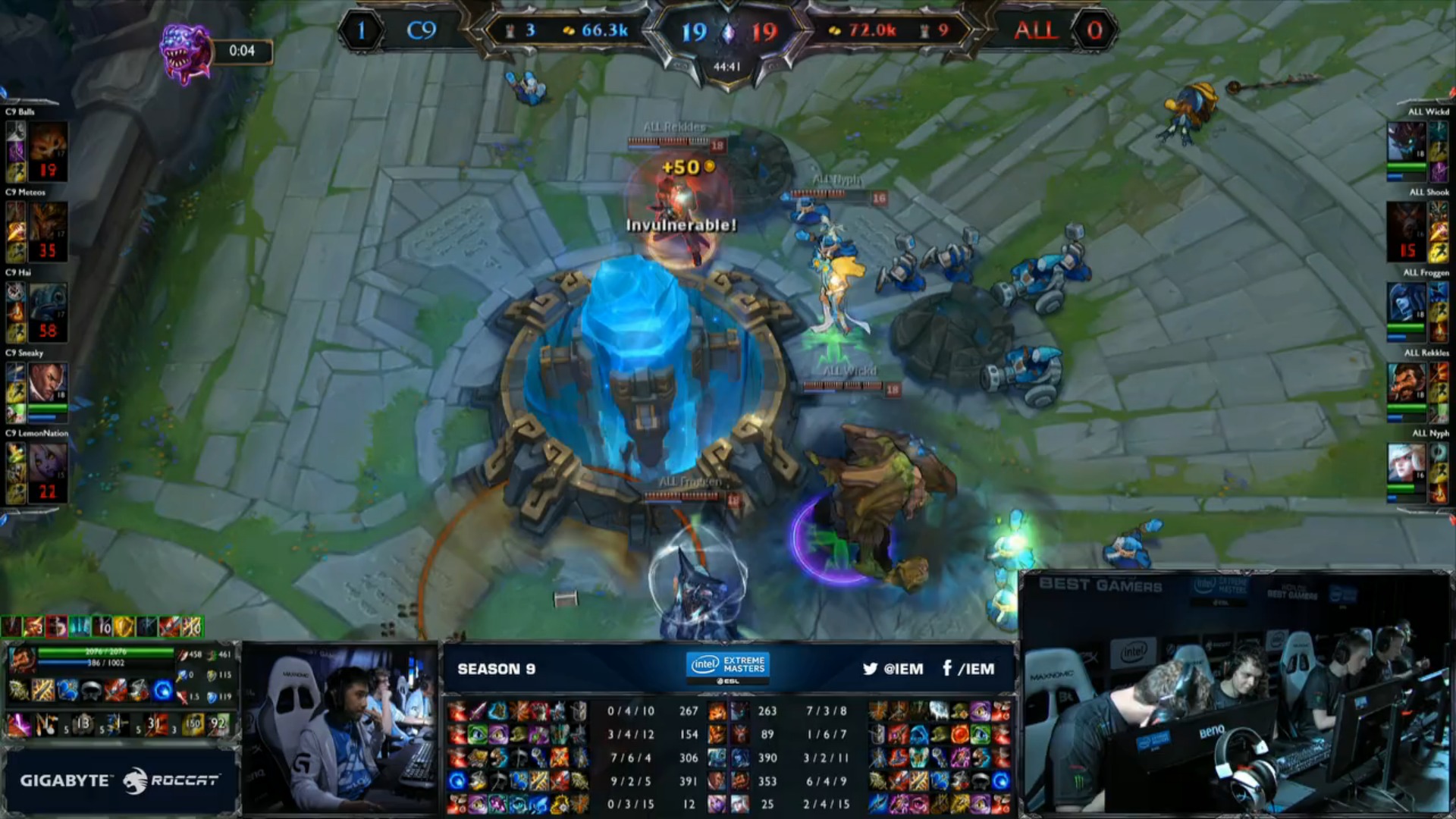Click the armor shield icon showing 115
The height and width of the screenshot is (819, 1456).
(210, 676)
